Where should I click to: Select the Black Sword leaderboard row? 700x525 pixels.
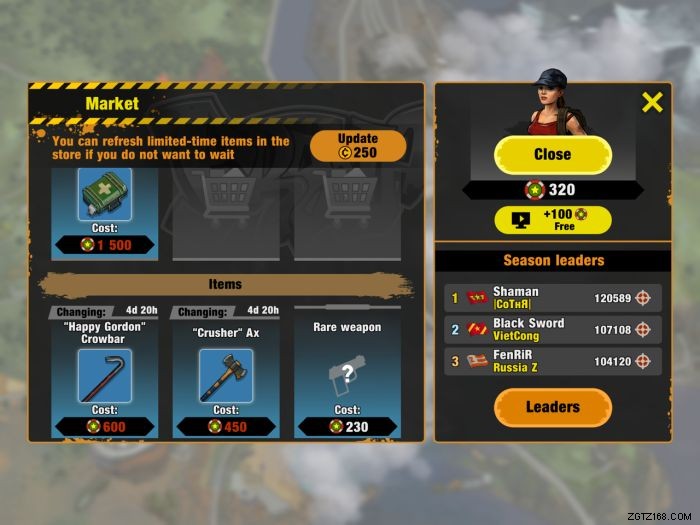[x=552, y=330]
